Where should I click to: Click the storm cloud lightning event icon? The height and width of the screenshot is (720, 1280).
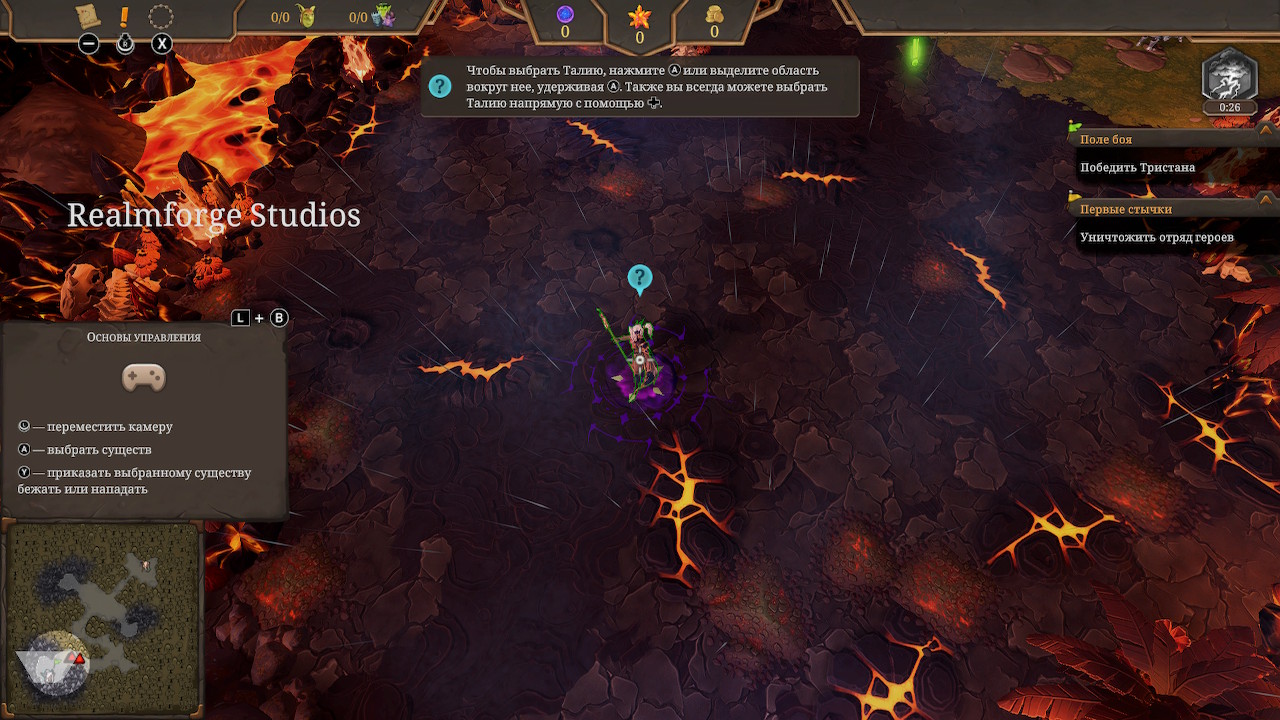[x=1230, y=76]
